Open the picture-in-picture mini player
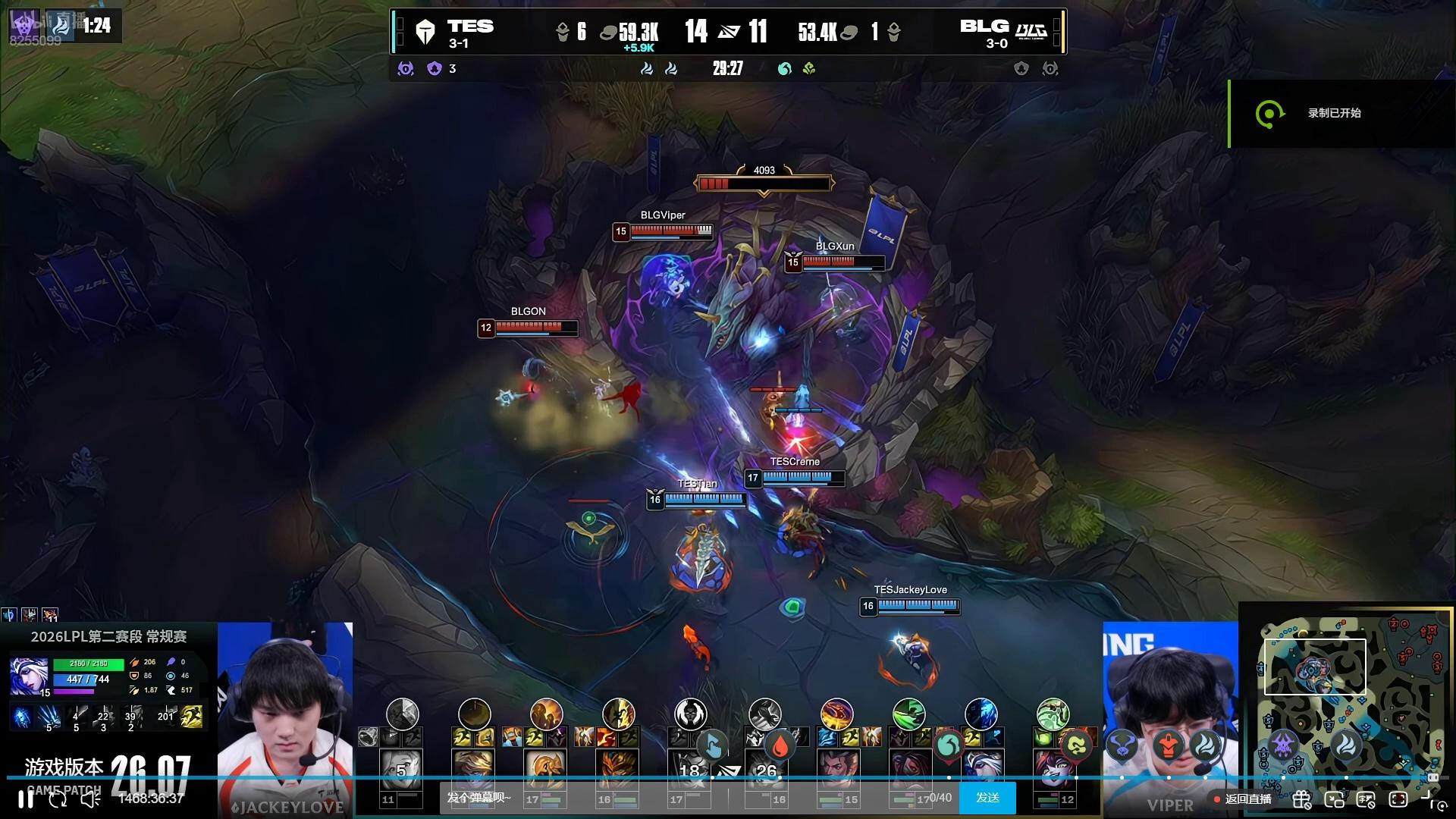Viewport: 1456px width, 819px height. 1334,799
